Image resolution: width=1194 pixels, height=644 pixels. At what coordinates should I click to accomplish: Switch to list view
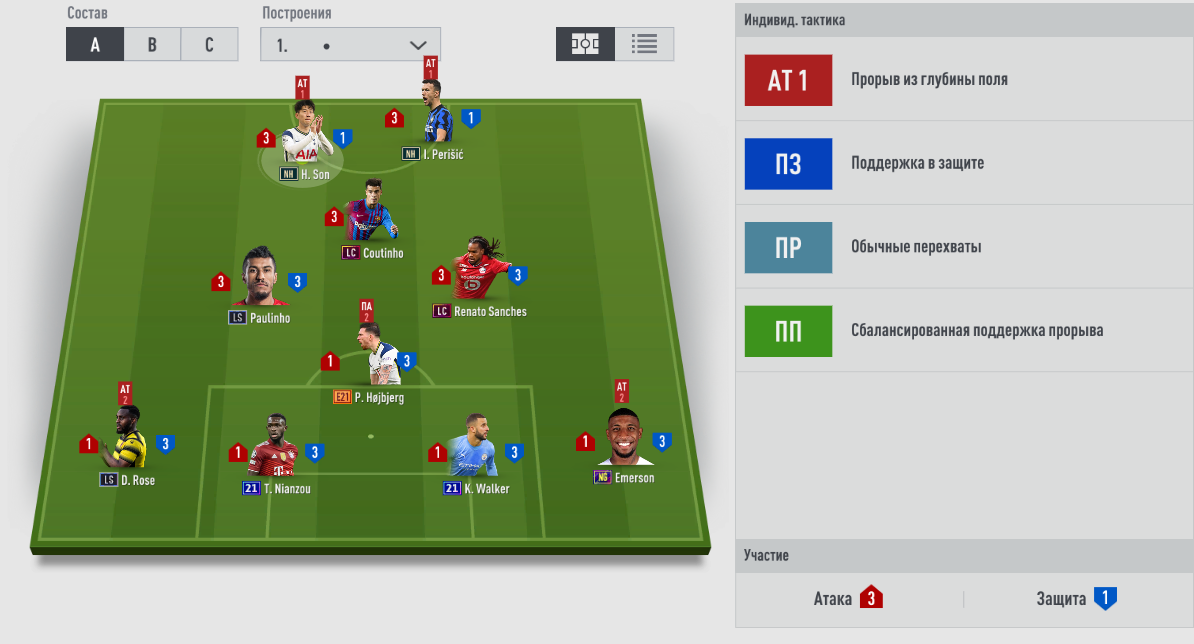click(644, 44)
